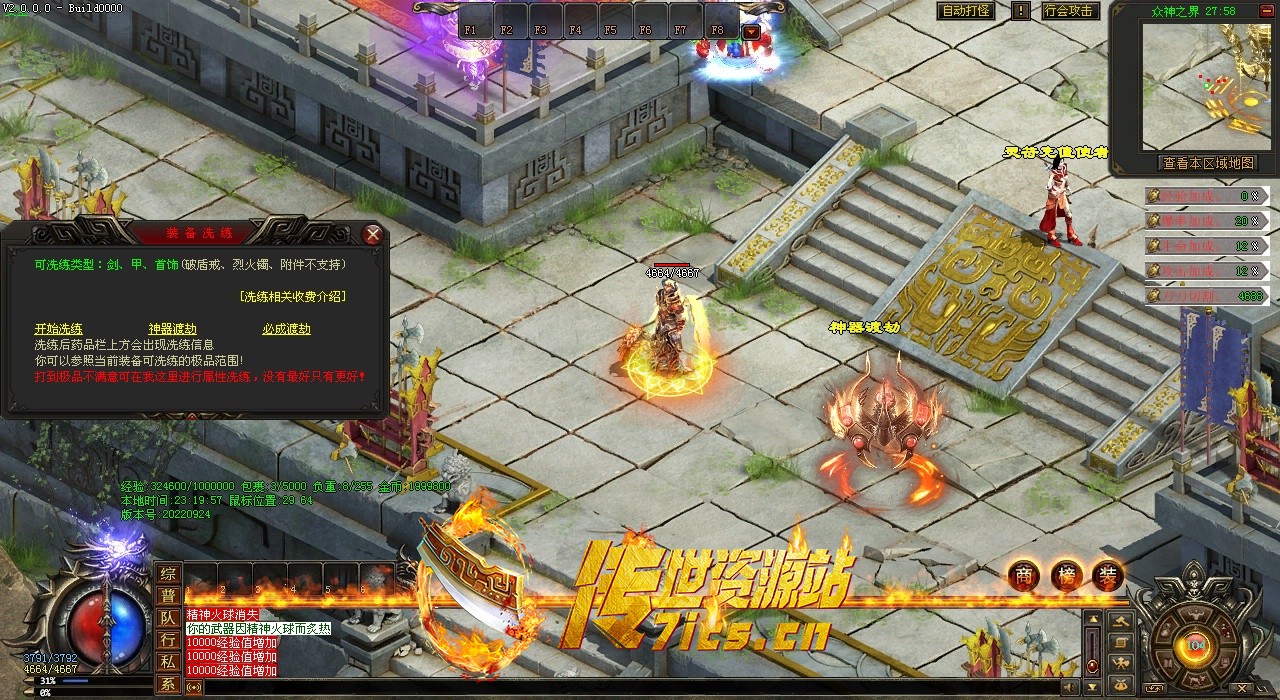This screenshot has height=700, width=1280.
Task: Choose the 开始洗练 option
Action: [59, 329]
